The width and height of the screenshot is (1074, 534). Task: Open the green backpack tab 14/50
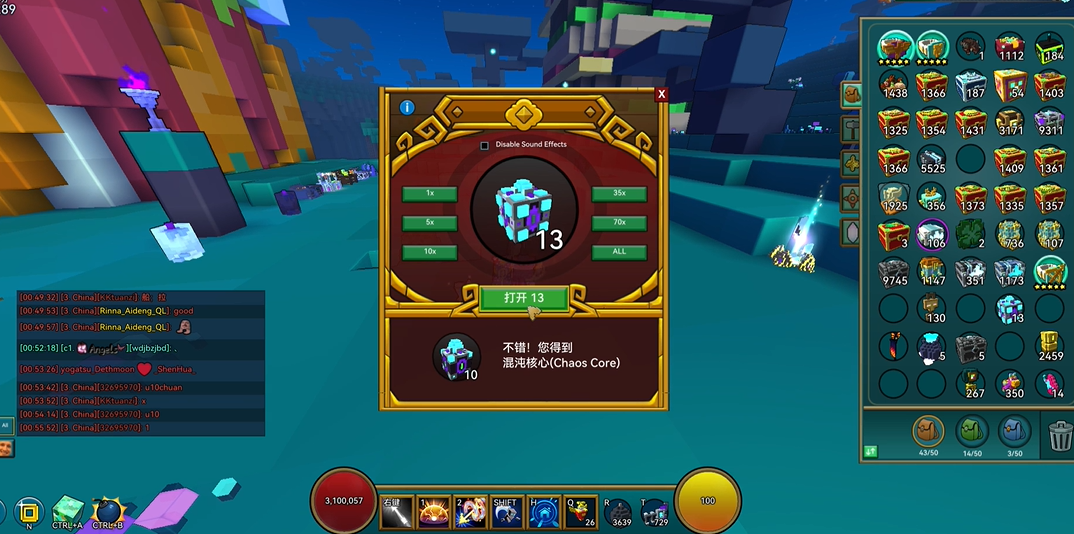click(x=972, y=432)
